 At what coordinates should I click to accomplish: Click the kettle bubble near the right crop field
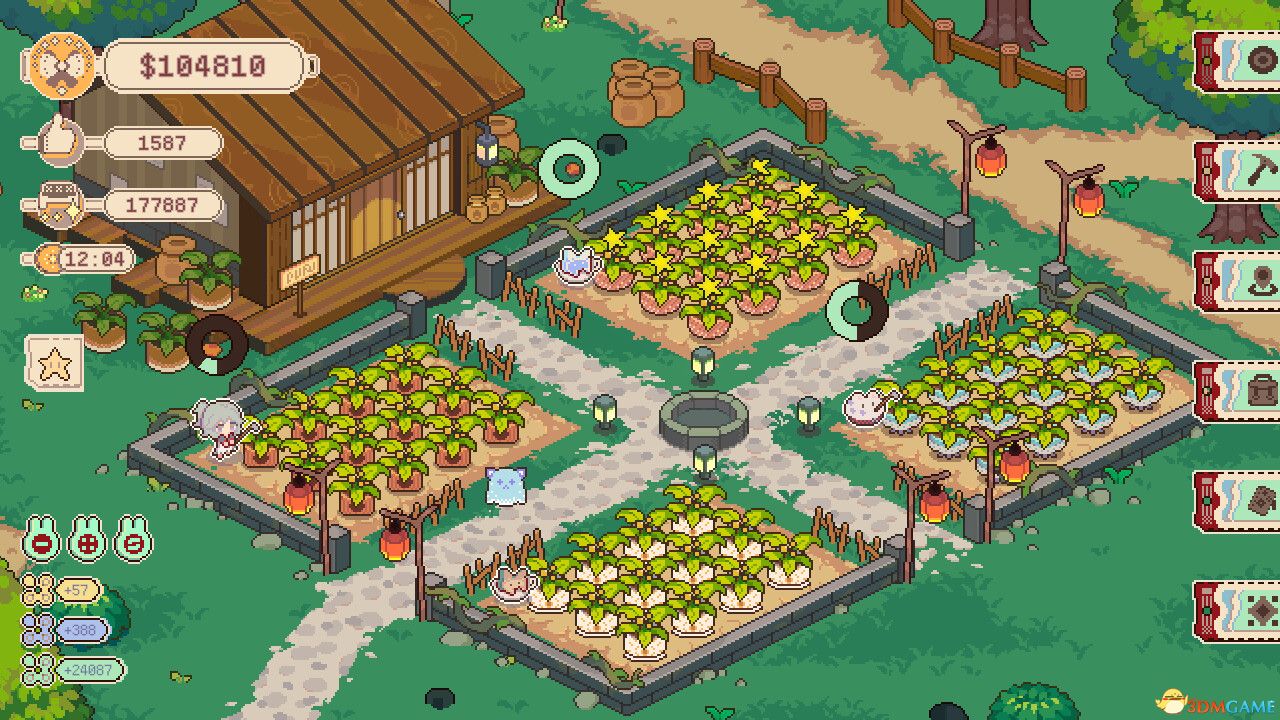pos(866,408)
